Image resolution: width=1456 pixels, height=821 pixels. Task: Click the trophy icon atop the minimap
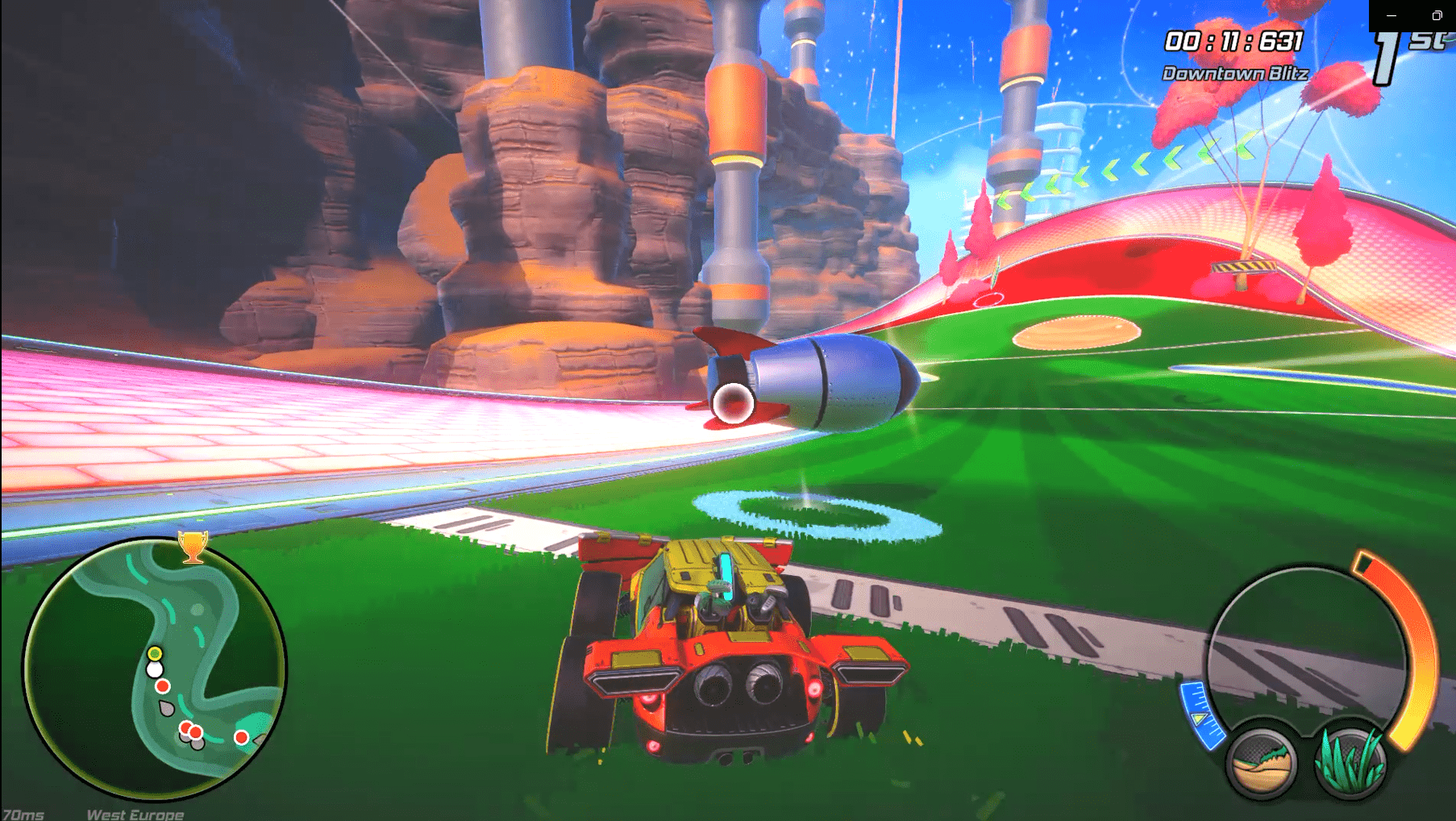click(193, 548)
